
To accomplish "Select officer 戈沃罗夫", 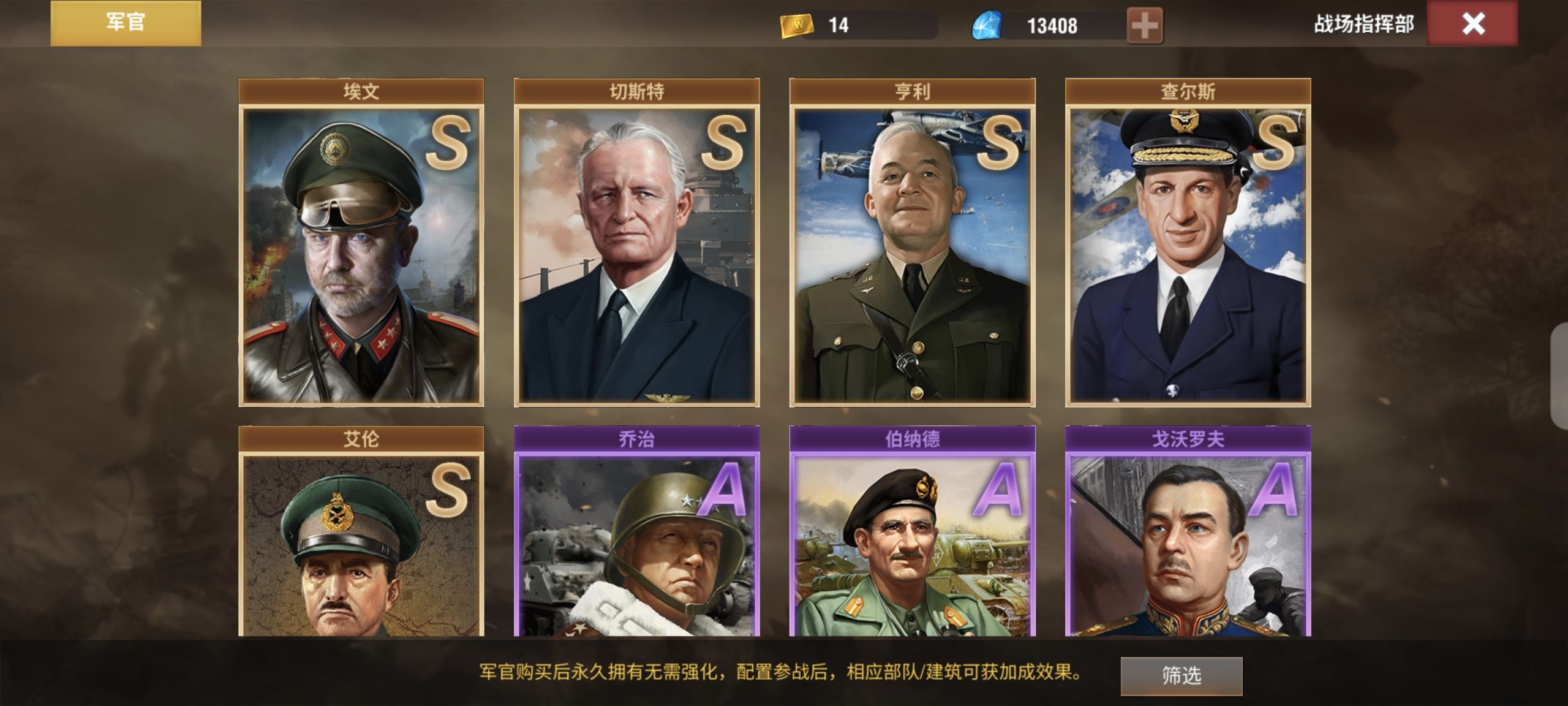I will pyautogui.click(x=1188, y=531).
